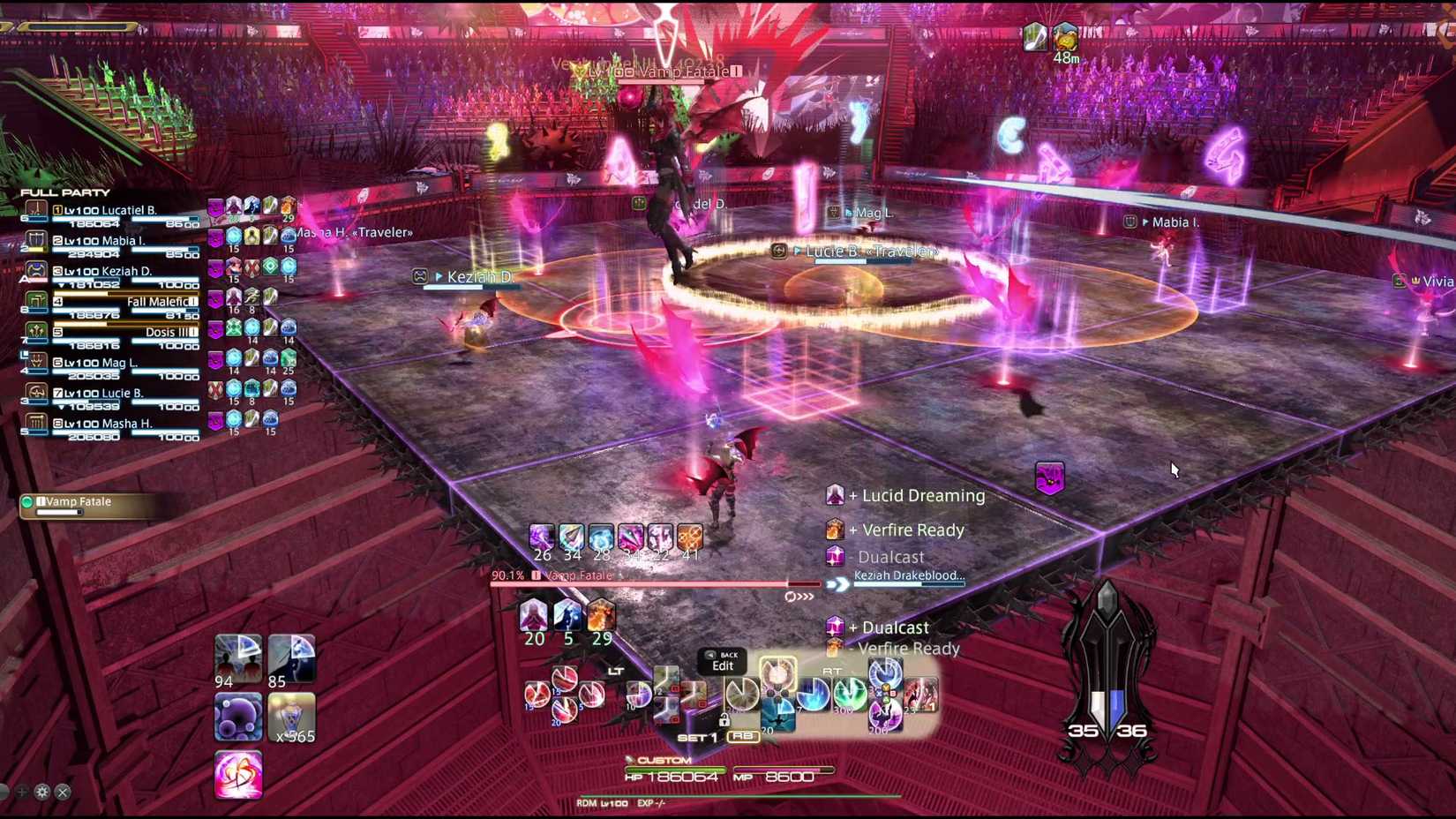Click the hotbar skill icon with cooldown 41
This screenshot has width=1456, height=819.
tap(690, 537)
